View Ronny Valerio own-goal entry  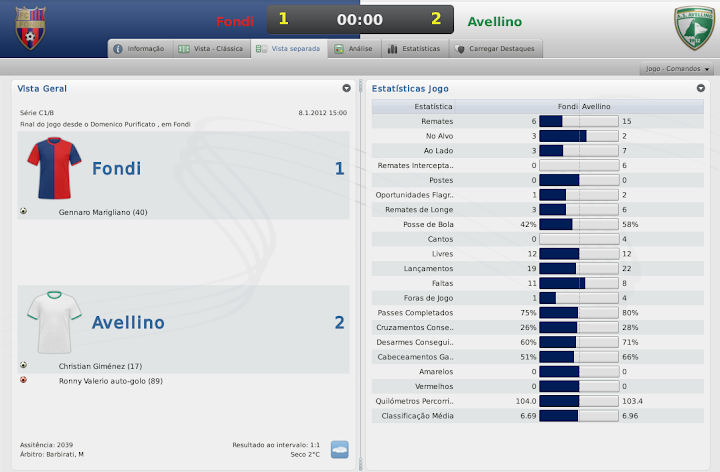coord(110,380)
